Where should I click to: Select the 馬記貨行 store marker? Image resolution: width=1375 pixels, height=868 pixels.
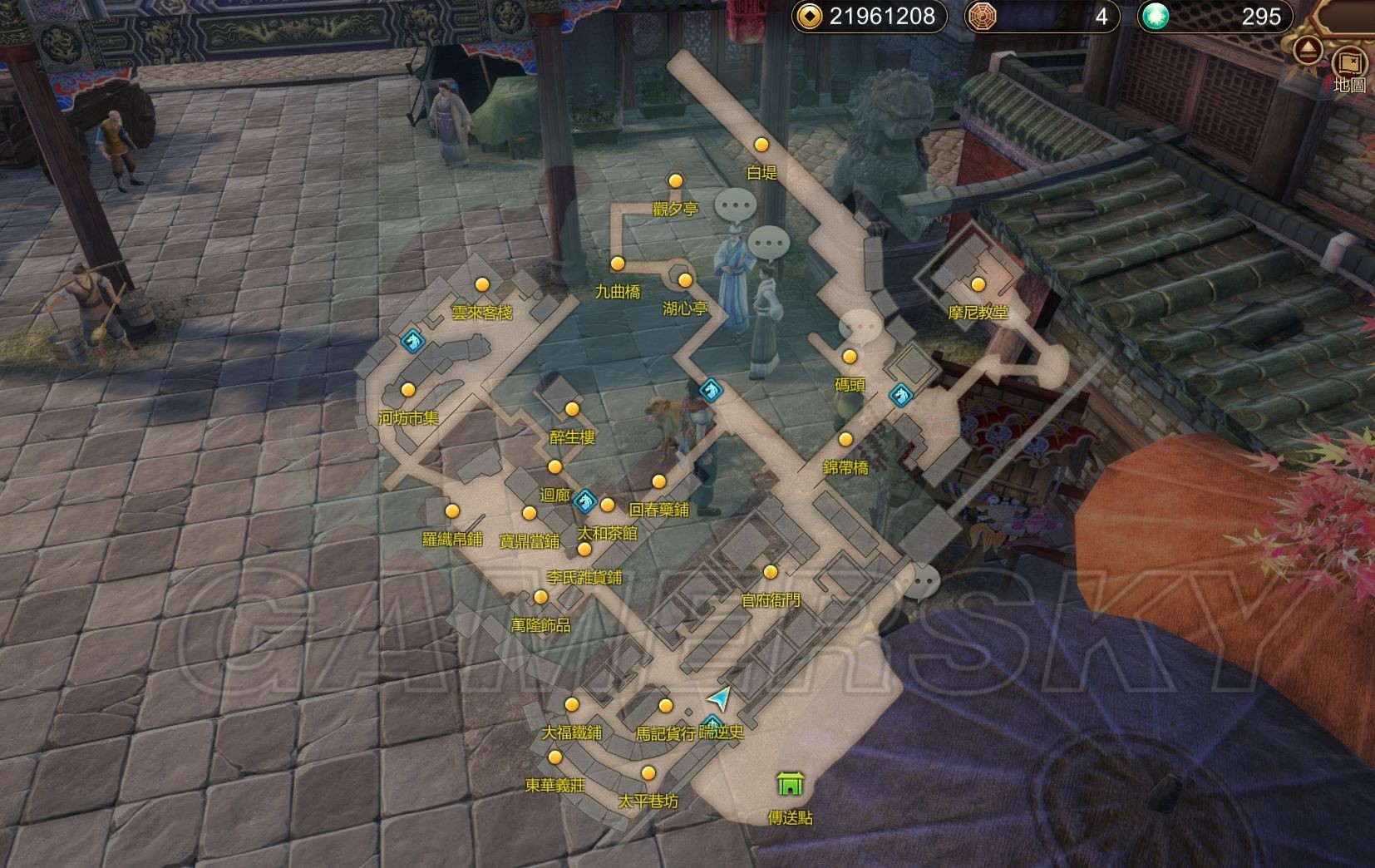(665, 706)
